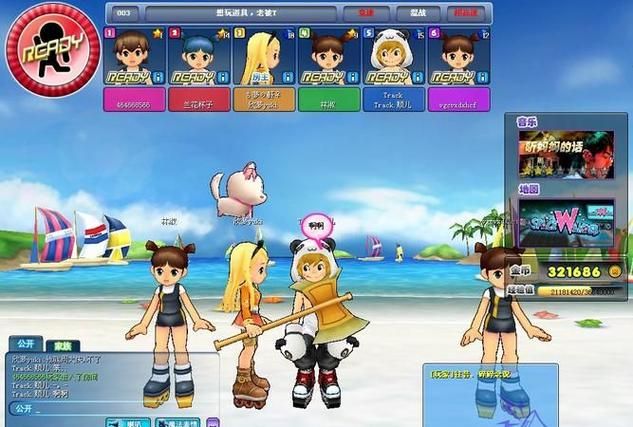Viewport: 633px width, 427px height.
Task: Select the blonde room host's player slot
Action: [264, 62]
